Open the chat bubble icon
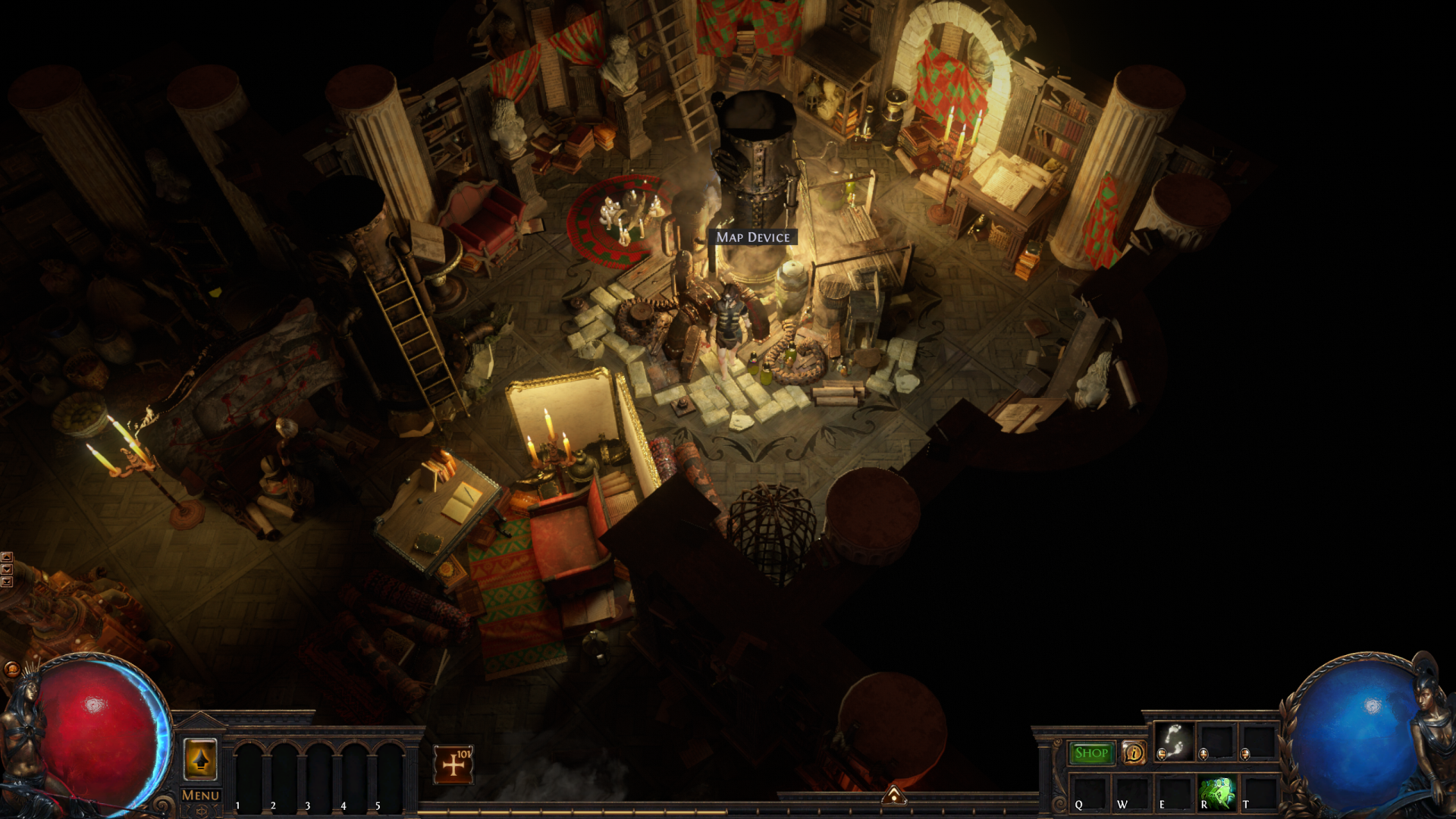 (11, 669)
